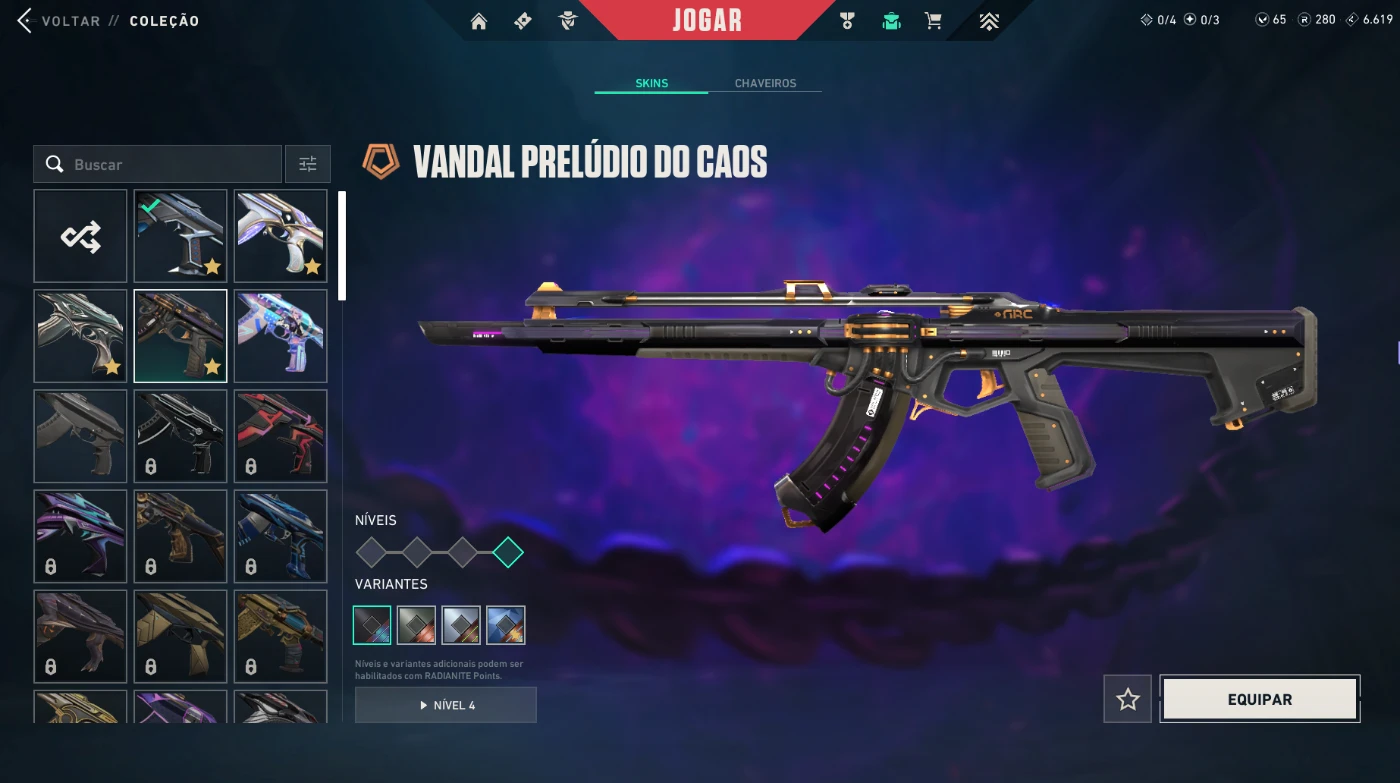
Task: Go back via the Voltar arrow
Action: [25, 21]
